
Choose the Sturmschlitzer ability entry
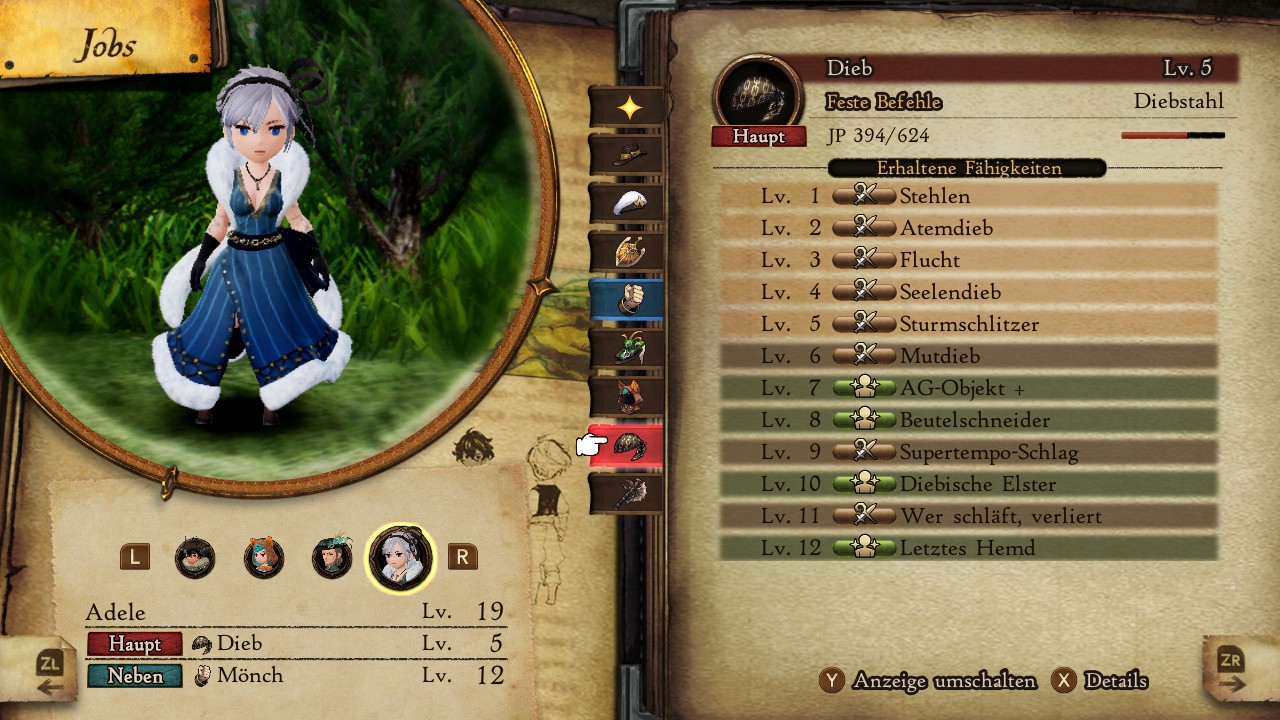[x=968, y=324]
